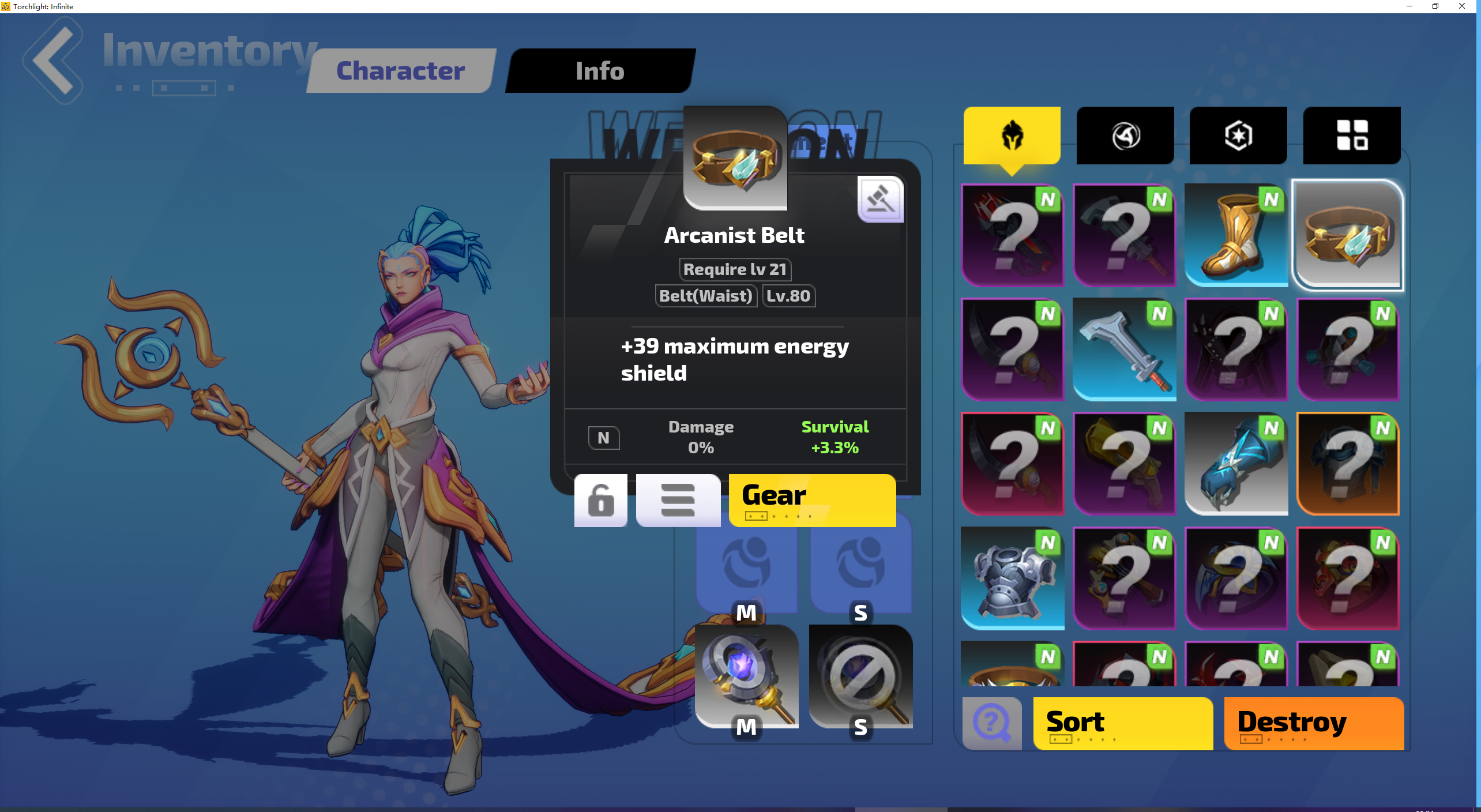The width and height of the screenshot is (1481, 812).
Task: Select the golden boots item in inventory
Action: 1236,235
